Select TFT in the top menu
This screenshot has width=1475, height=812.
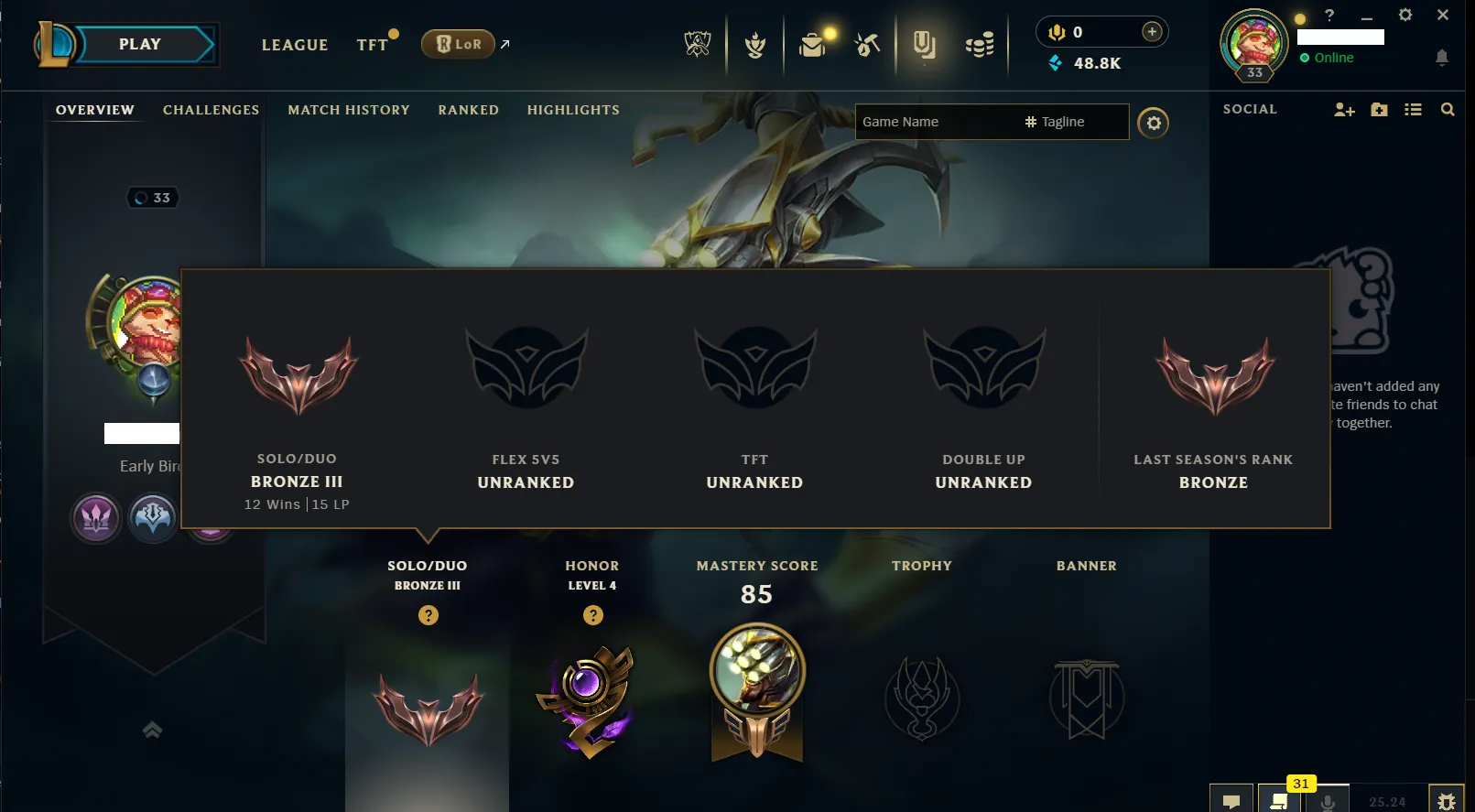coord(370,44)
